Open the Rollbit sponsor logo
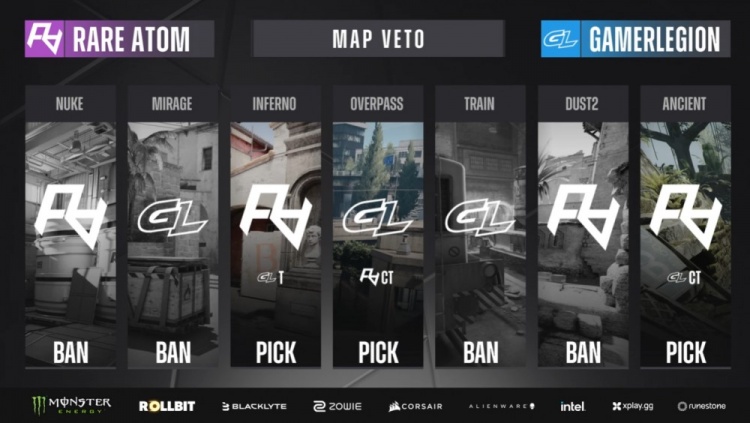The height and width of the screenshot is (423, 750). (166, 405)
